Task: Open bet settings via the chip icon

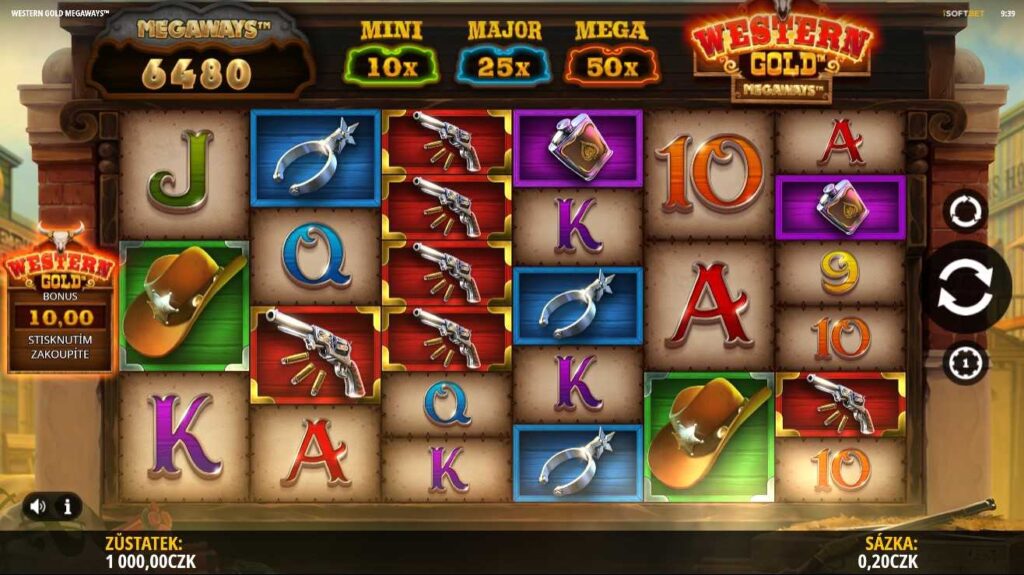Action: pyautogui.click(x=966, y=362)
